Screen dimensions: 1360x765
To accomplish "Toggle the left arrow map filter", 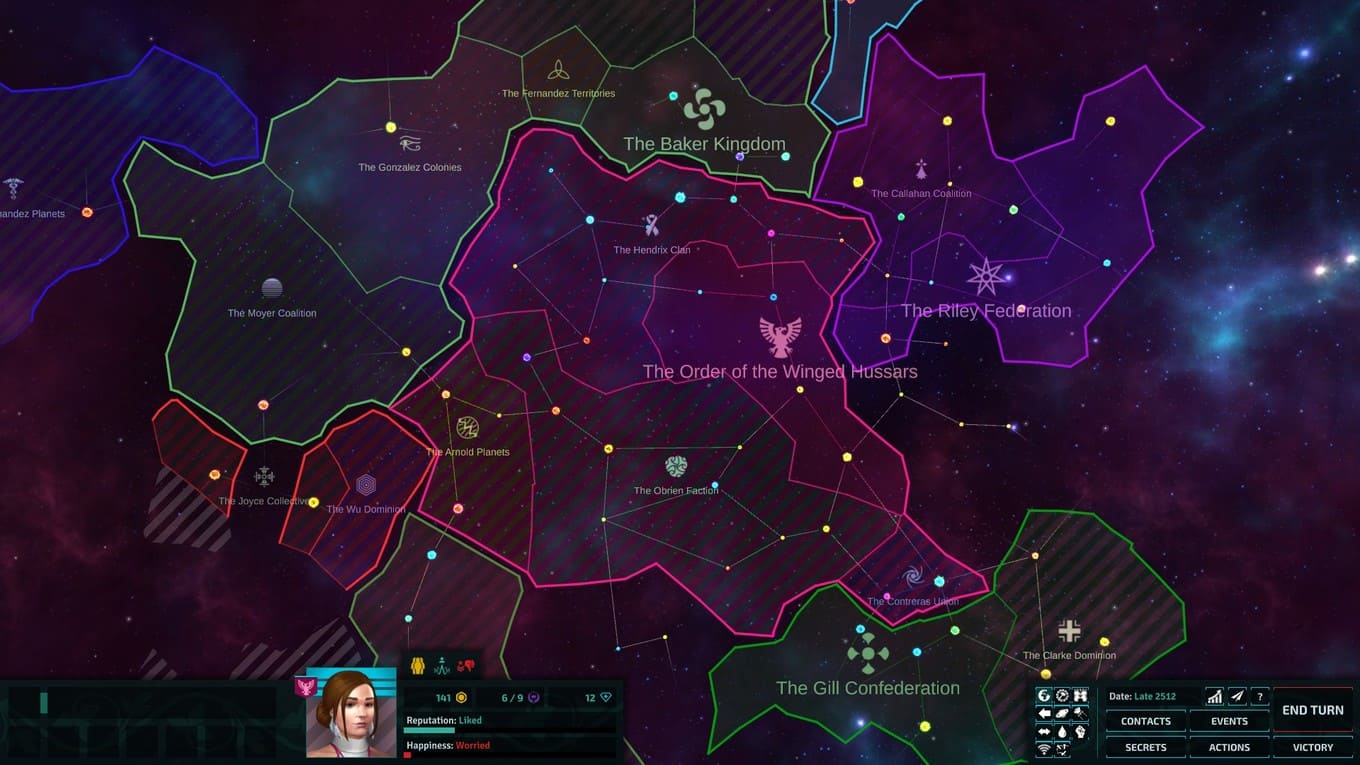I will (1044, 714).
